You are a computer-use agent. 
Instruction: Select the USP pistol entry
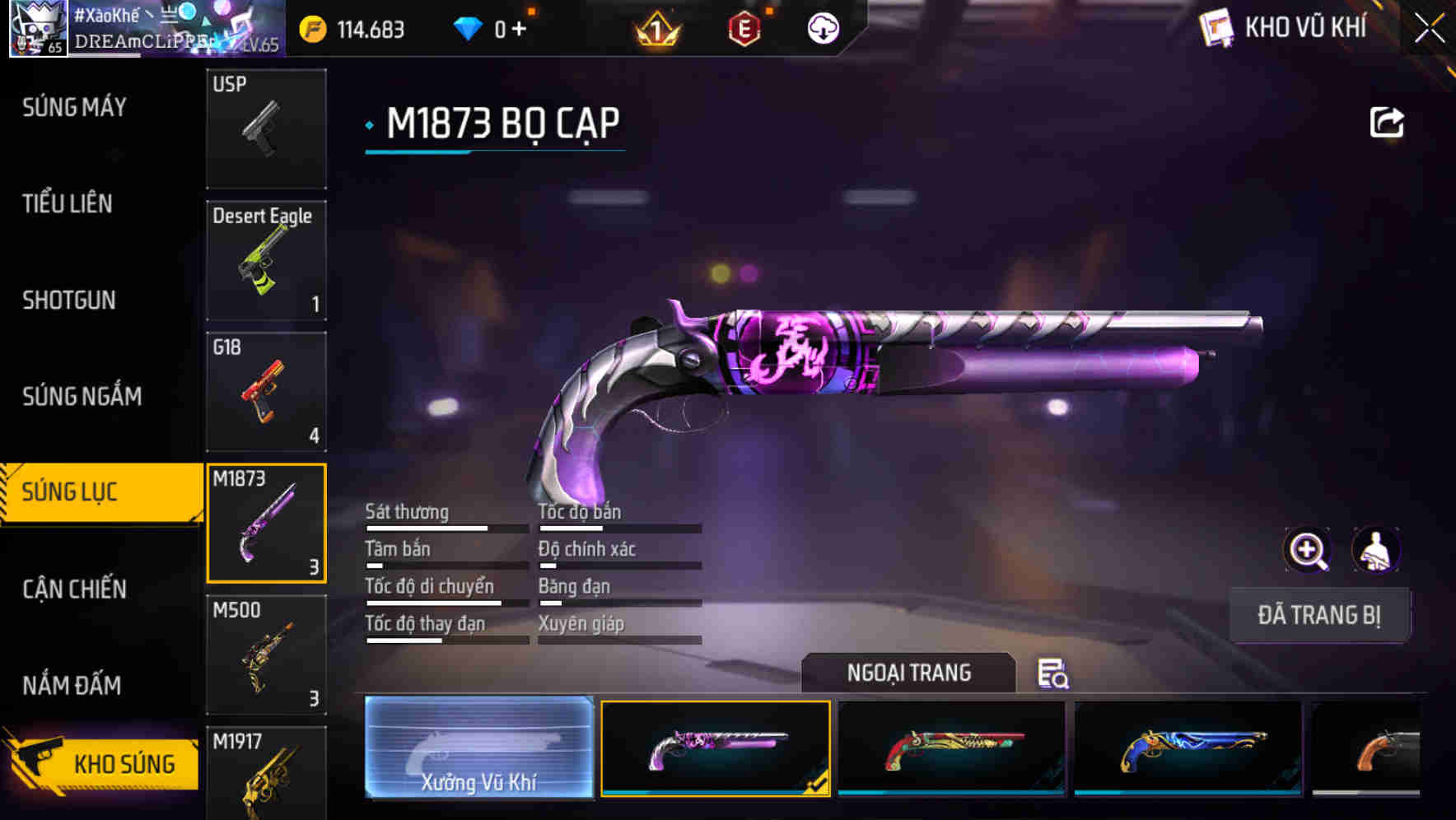(x=265, y=129)
